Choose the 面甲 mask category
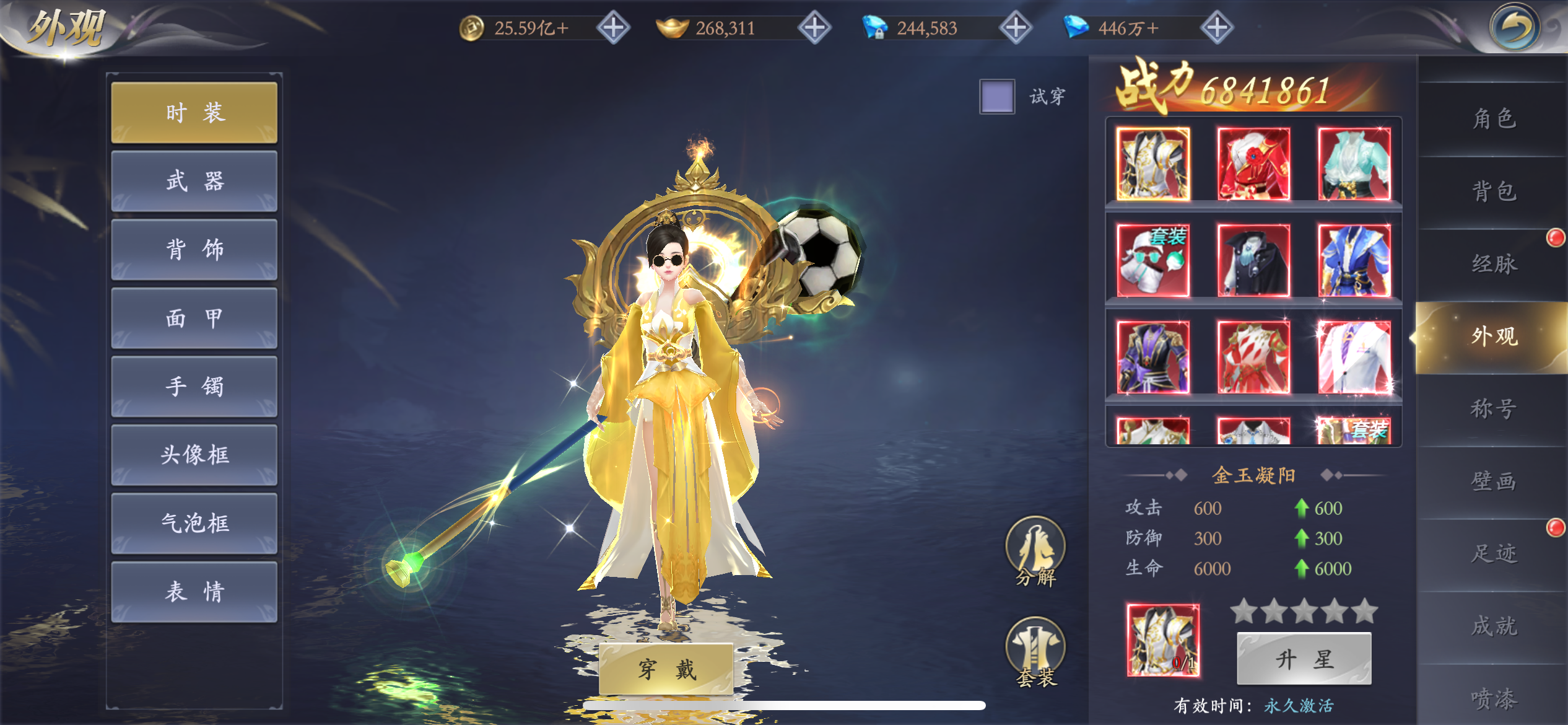Screen dimensions: 1568x725 pyautogui.click(x=194, y=319)
